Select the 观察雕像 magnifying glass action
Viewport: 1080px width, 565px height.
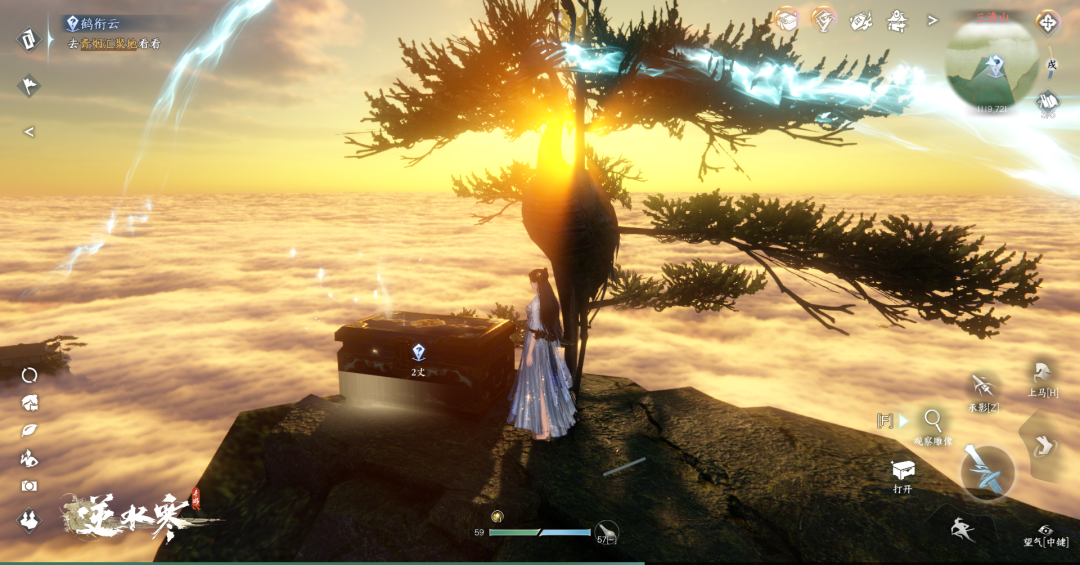933,421
